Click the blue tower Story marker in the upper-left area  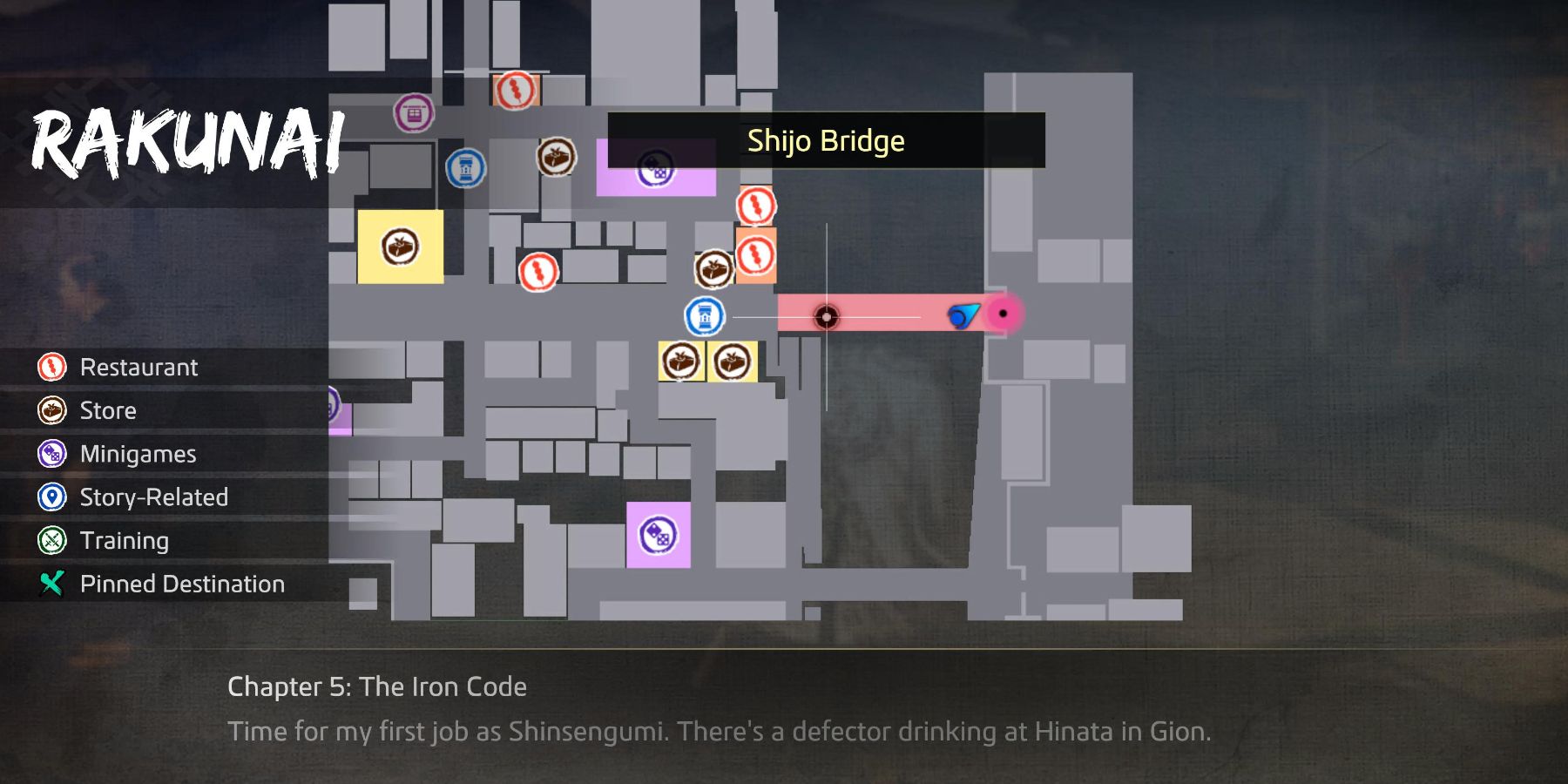point(467,166)
